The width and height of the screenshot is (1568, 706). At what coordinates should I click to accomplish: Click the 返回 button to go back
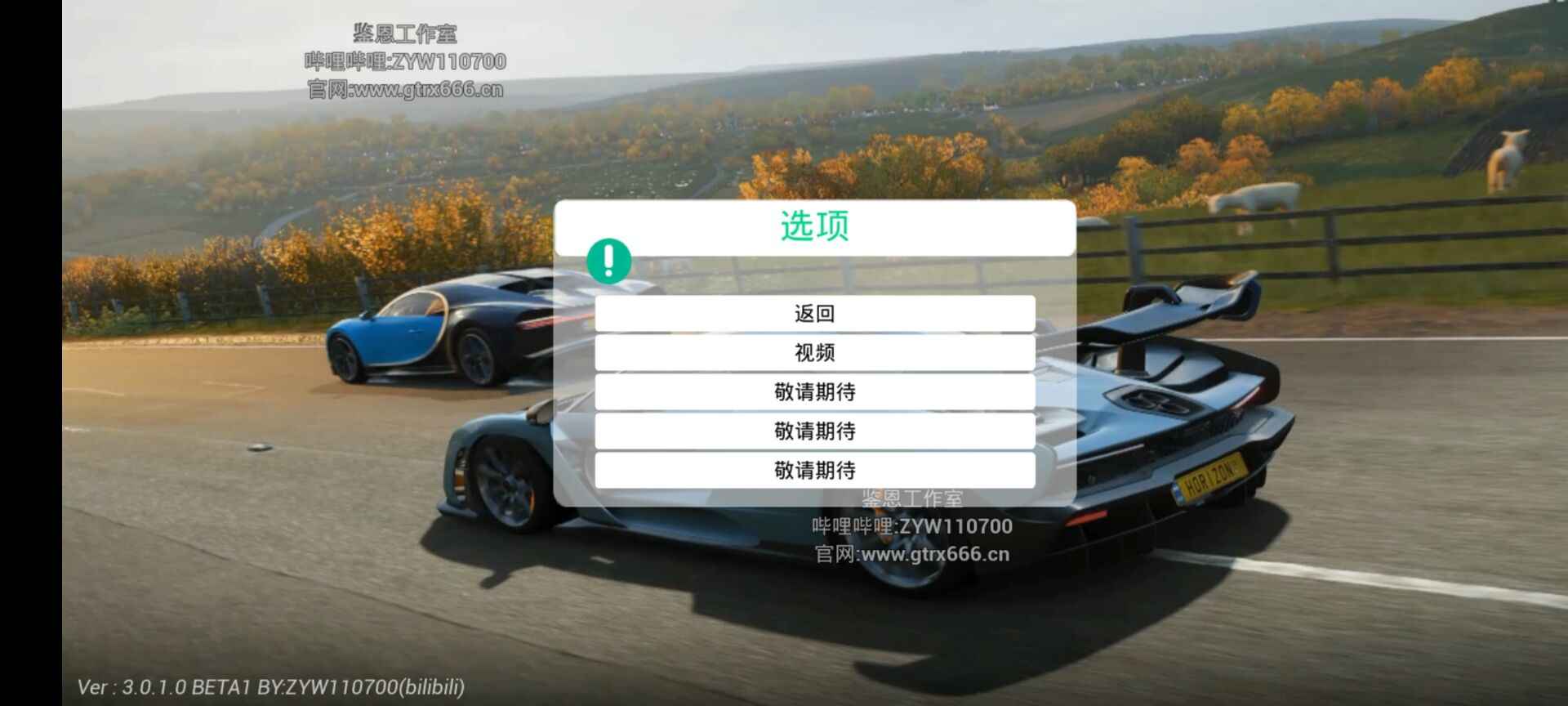(x=815, y=313)
